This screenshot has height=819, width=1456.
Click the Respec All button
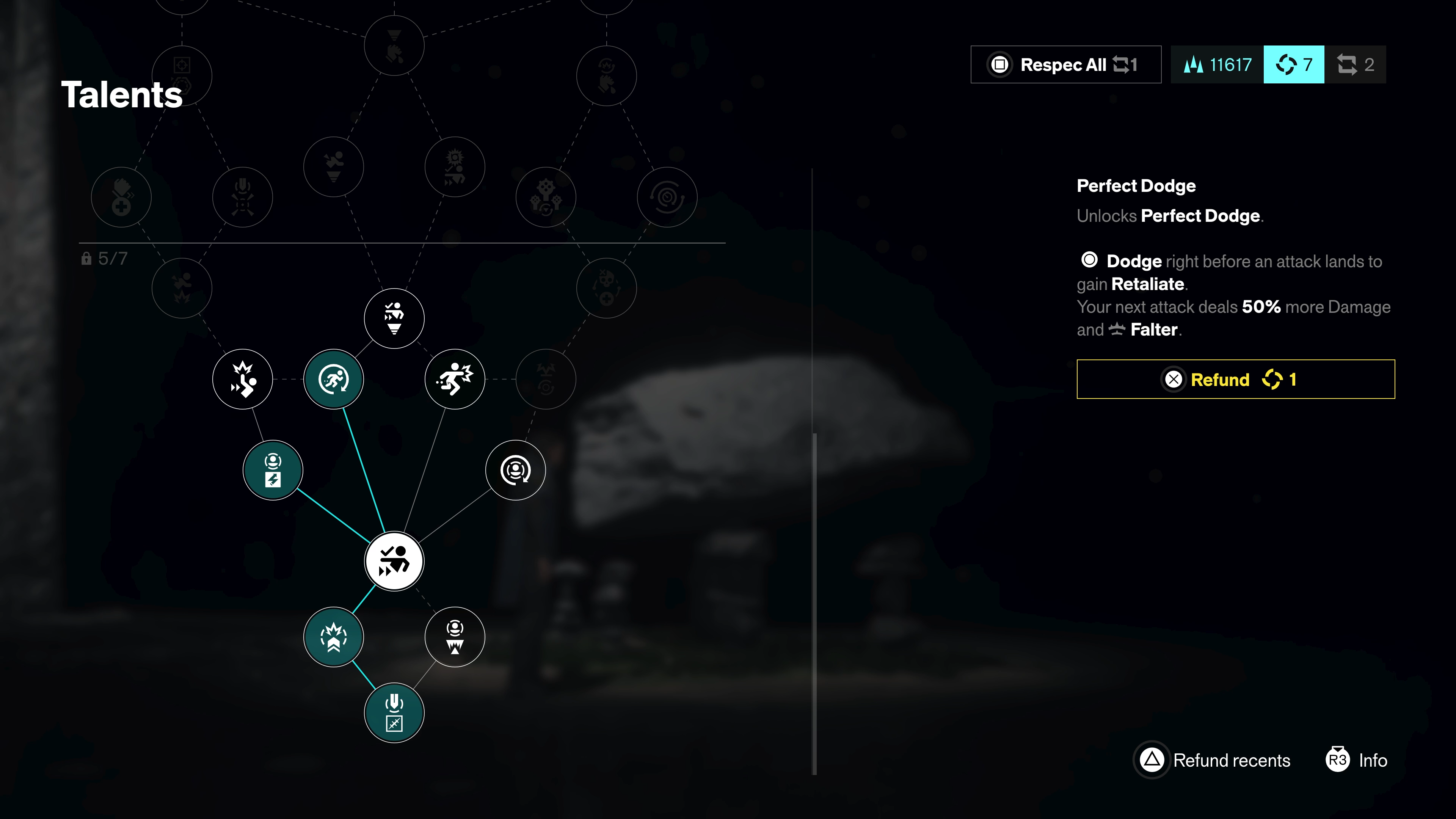coord(1065,64)
